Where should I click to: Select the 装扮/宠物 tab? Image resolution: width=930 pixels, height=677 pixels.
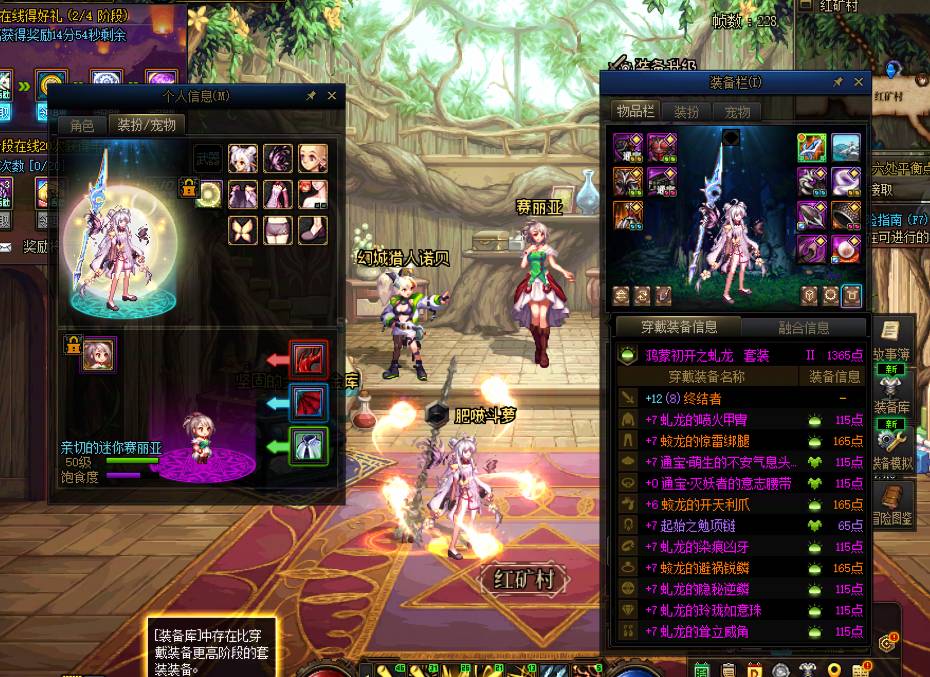(x=146, y=125)
